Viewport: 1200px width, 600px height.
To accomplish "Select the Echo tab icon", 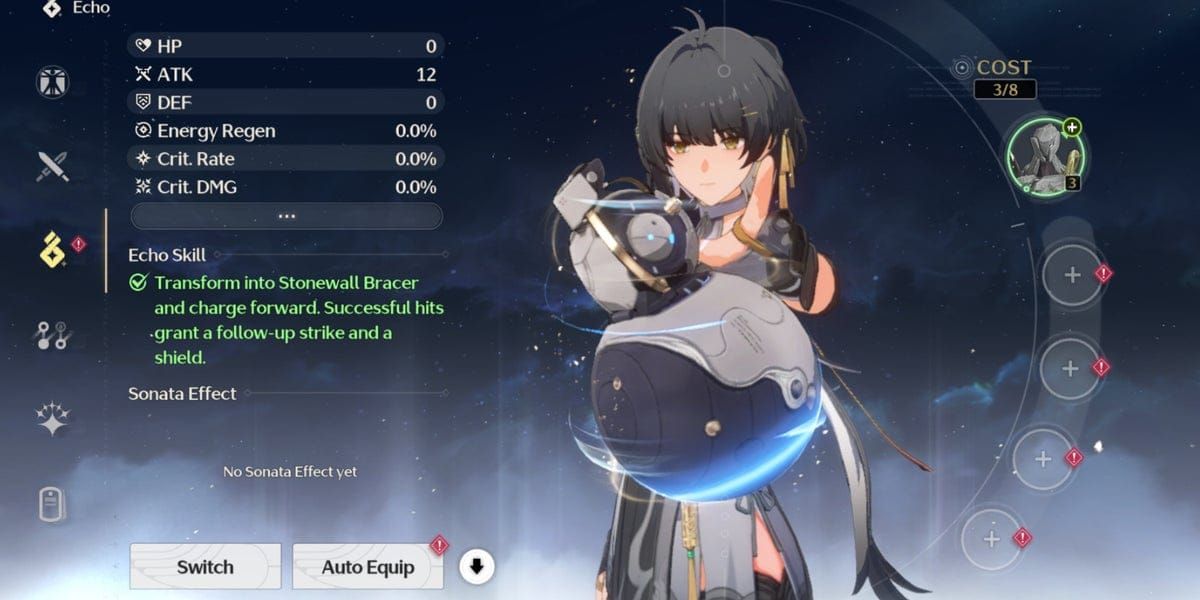I will (52, 250).
